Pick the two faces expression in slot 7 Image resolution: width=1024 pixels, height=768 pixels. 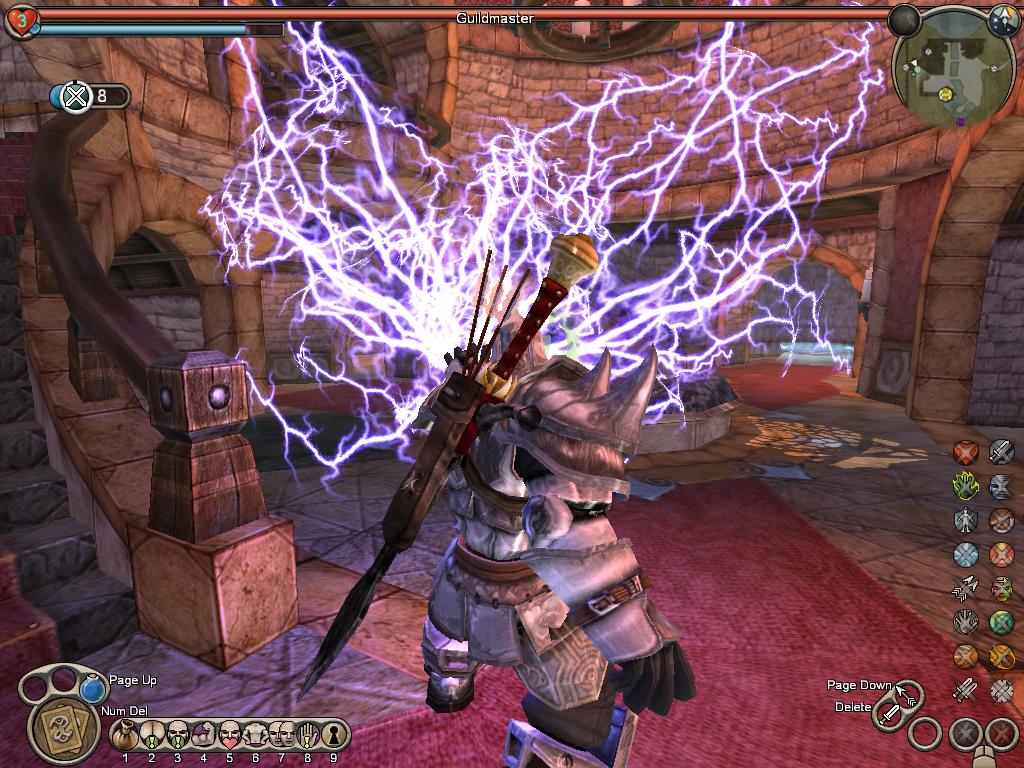point(281,735)
